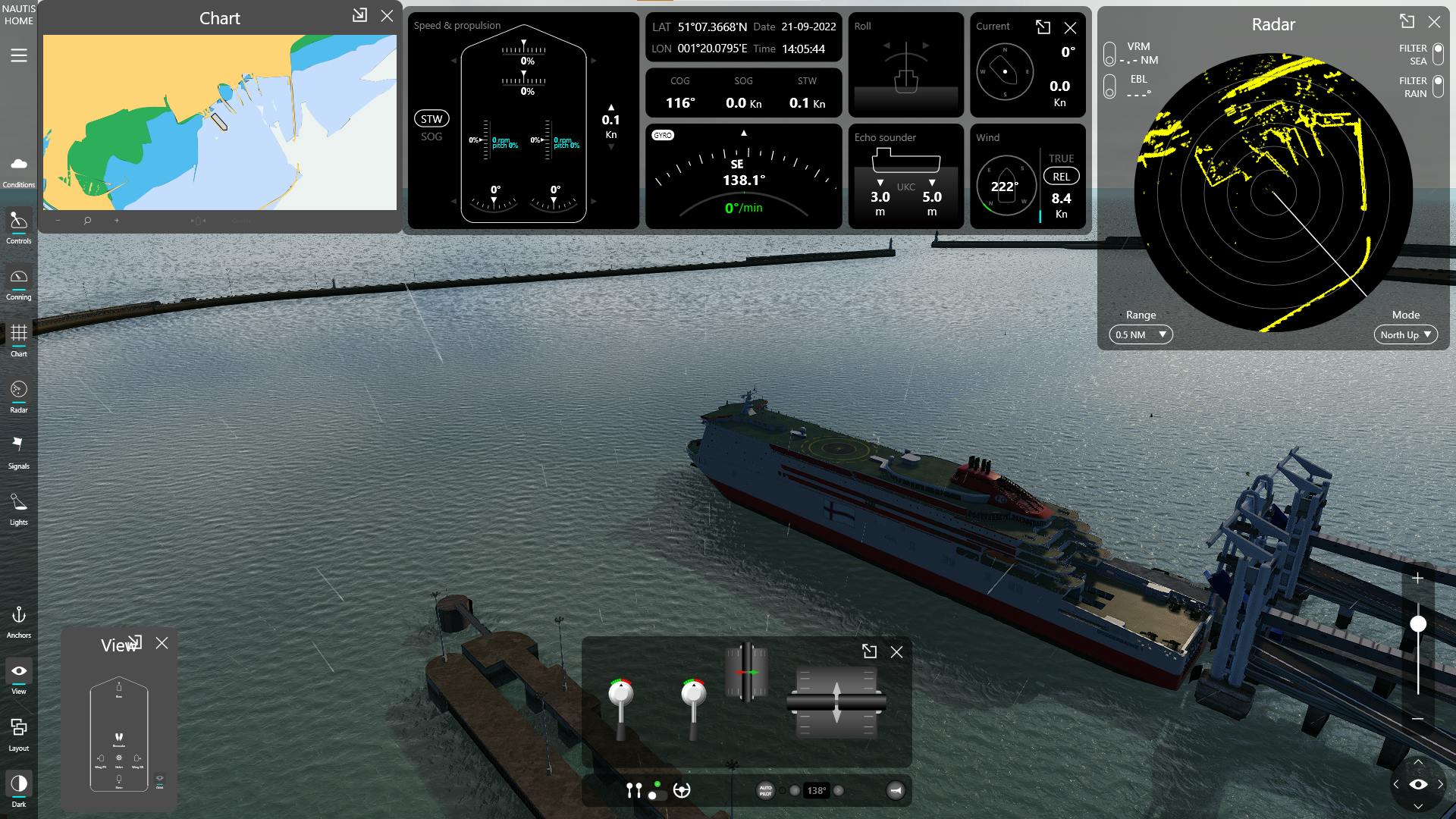Switch to Dark mode
The image size is (1456, 819).
coord(19,789)
